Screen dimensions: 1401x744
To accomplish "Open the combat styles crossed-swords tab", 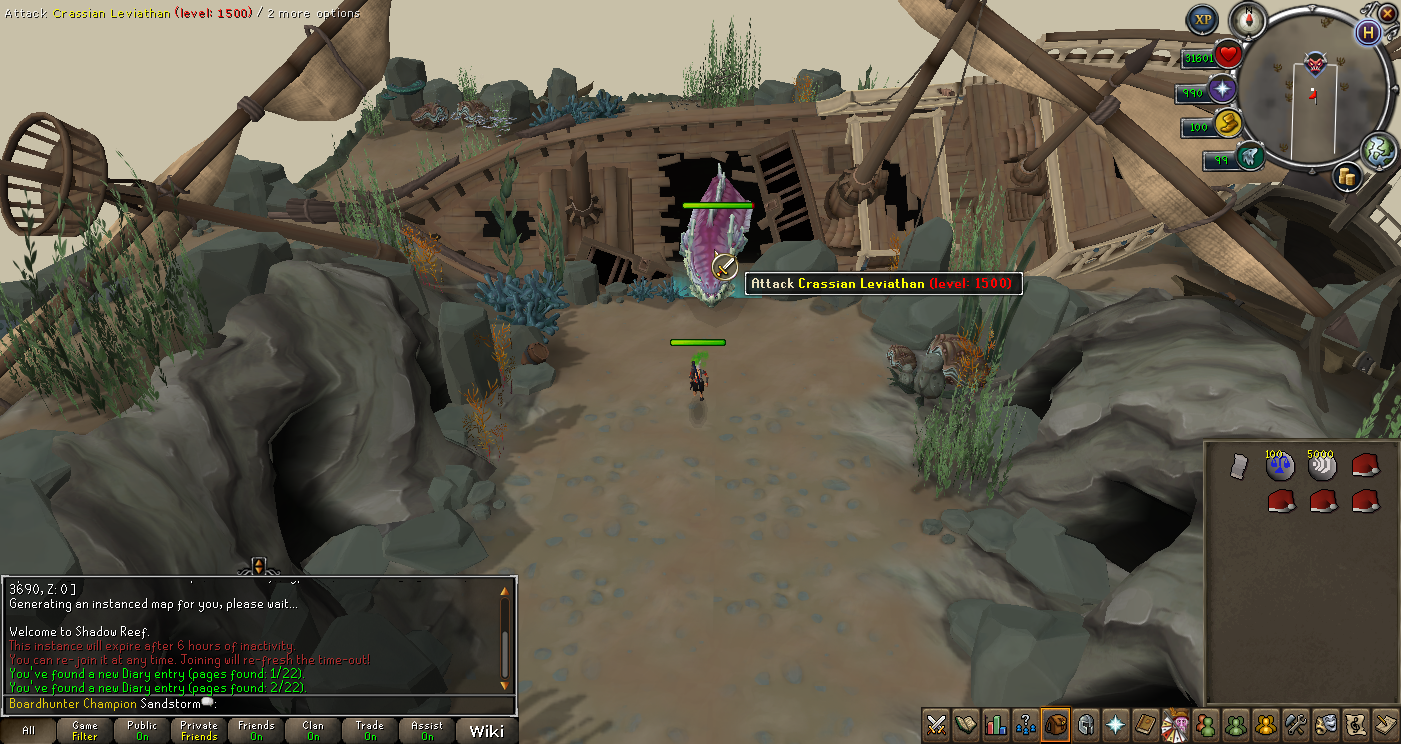I will click(x=937, y=724).
